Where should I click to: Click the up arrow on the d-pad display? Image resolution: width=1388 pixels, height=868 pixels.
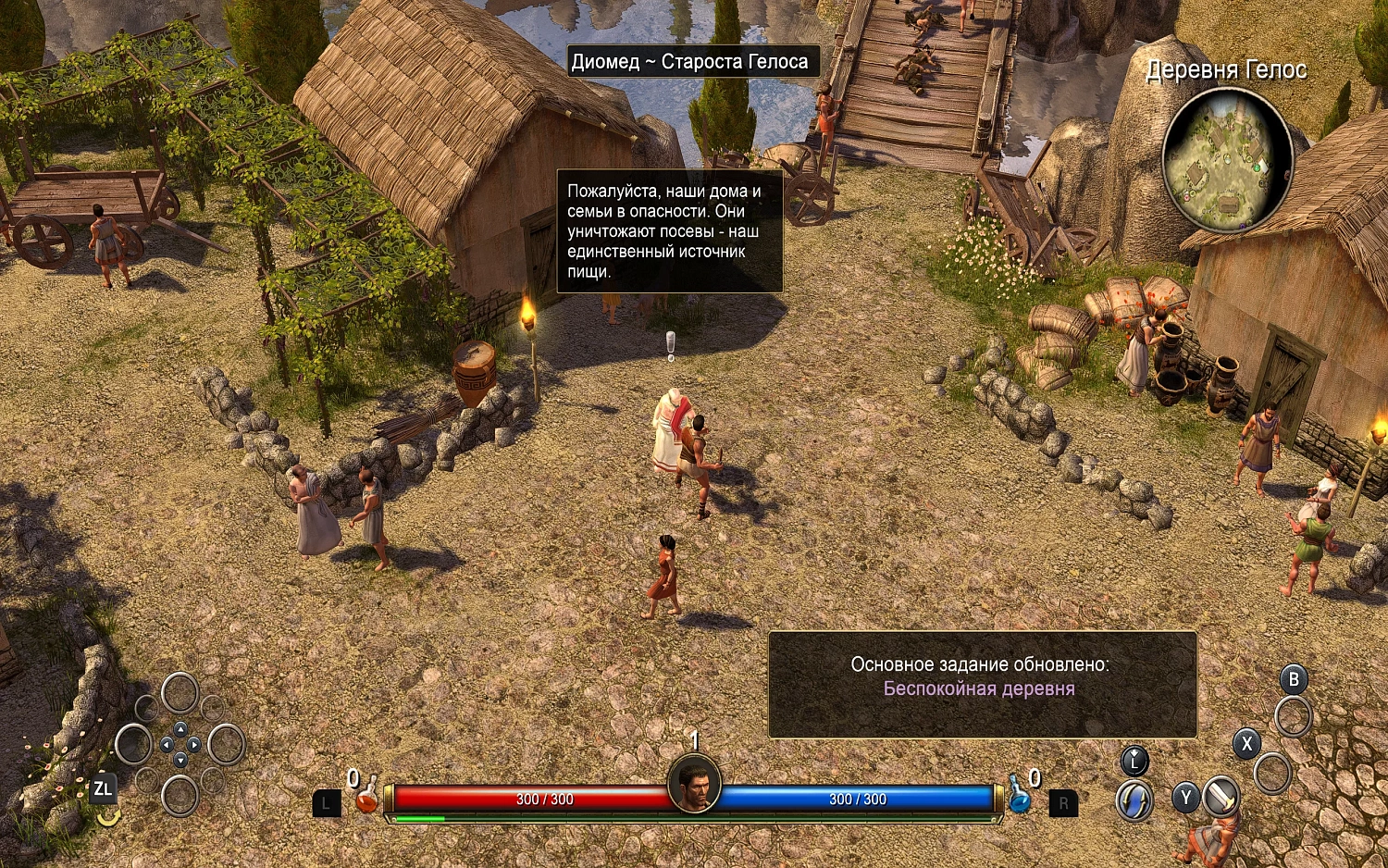tap(181, 729)
